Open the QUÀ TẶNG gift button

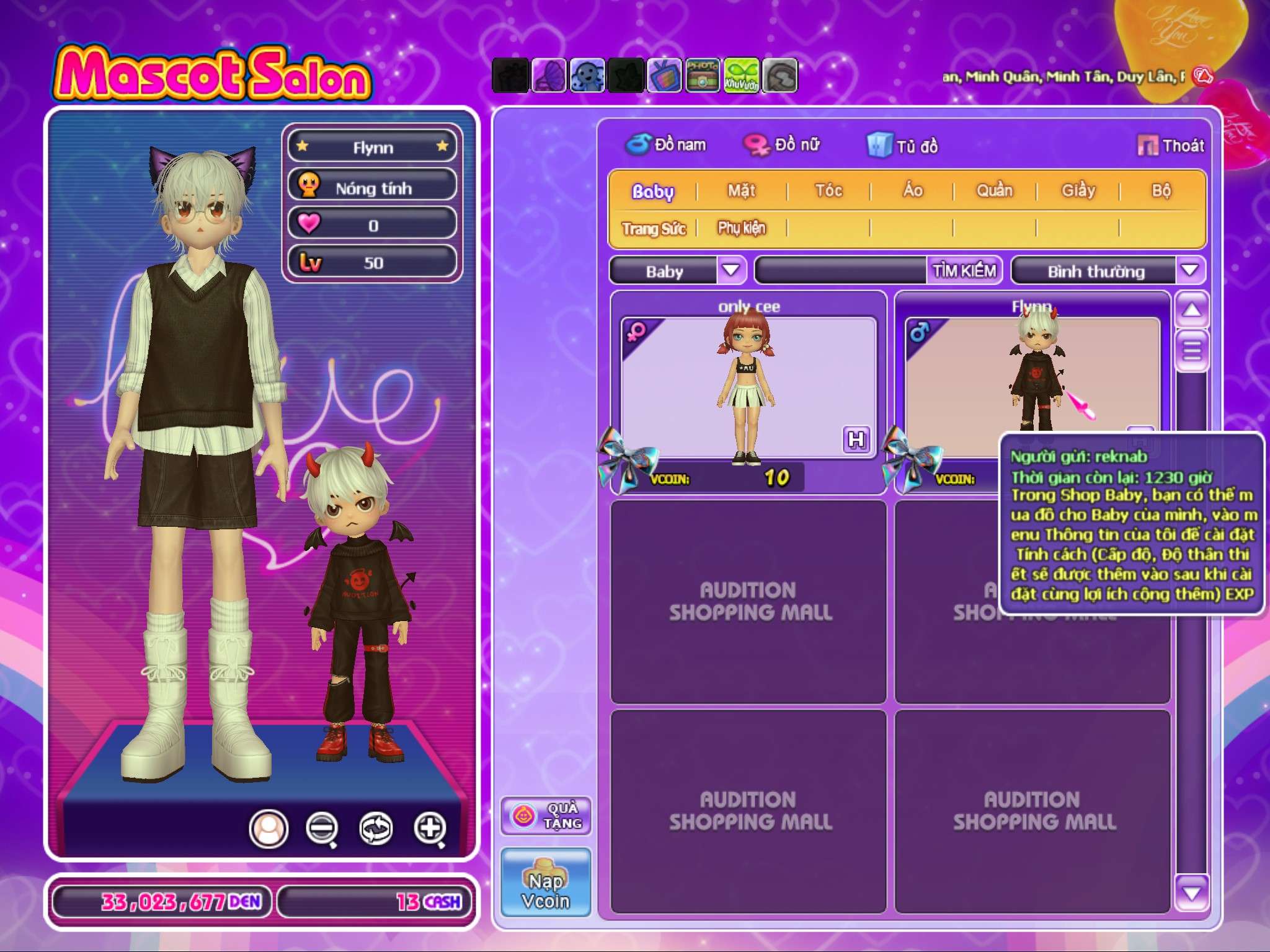pyautogui.click(x=546, y=815)
